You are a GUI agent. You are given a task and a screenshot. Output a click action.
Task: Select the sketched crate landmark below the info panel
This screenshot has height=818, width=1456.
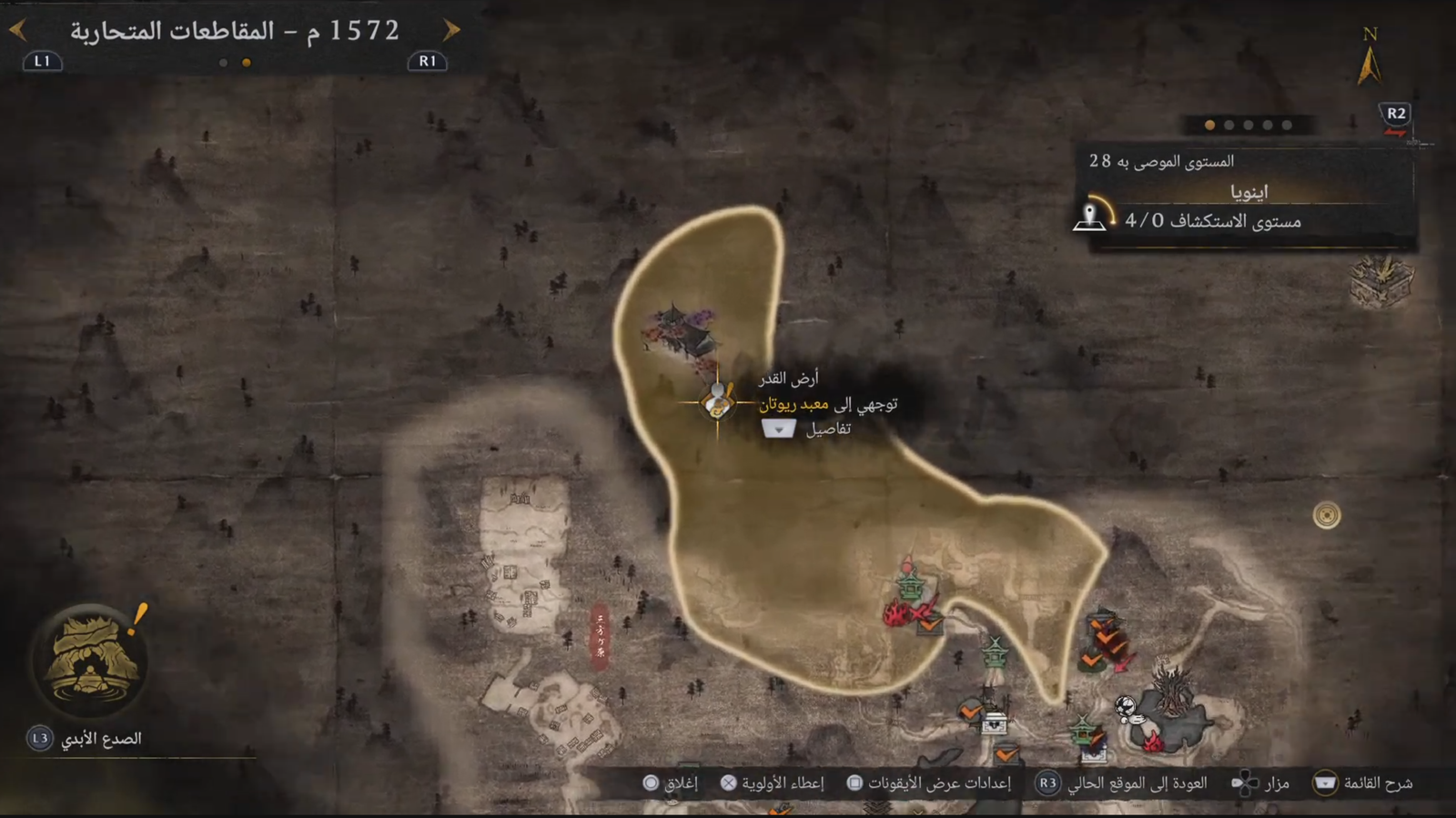pos(1382,279)
